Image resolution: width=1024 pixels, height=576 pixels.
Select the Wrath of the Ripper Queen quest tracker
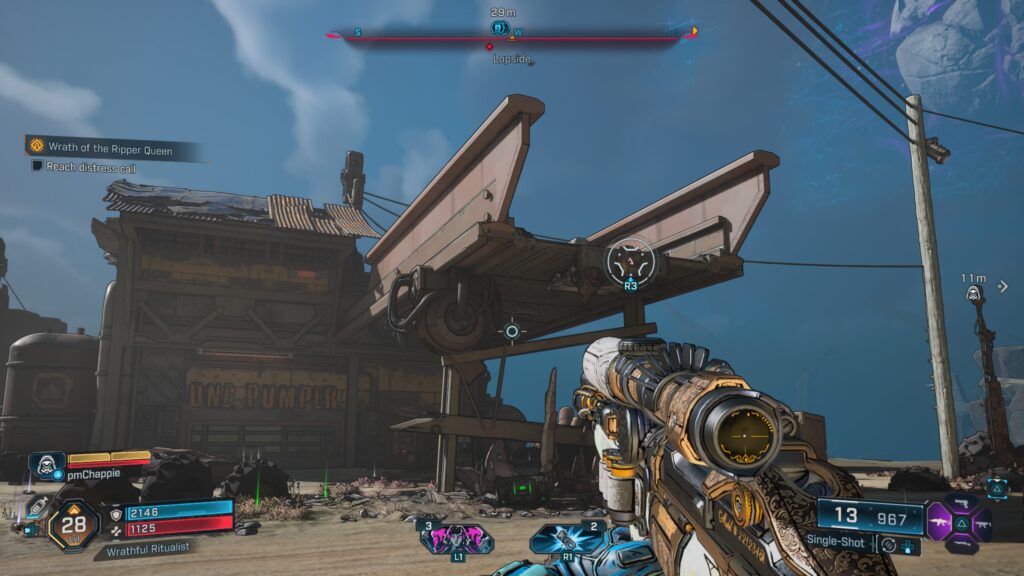pos(110,148)
